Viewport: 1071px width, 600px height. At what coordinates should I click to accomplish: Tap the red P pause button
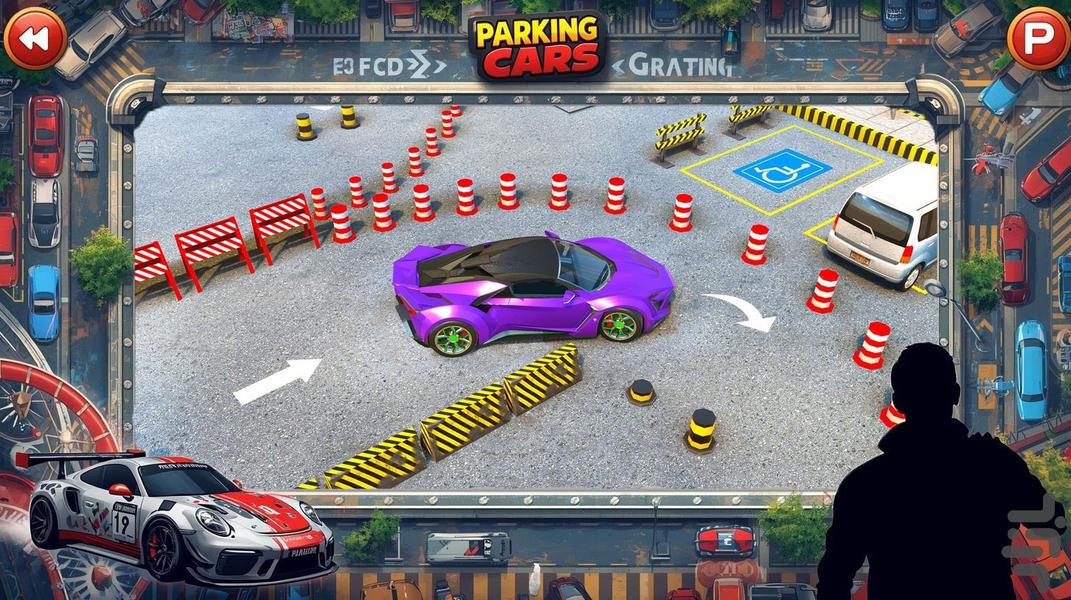[x=1037, y=38]
